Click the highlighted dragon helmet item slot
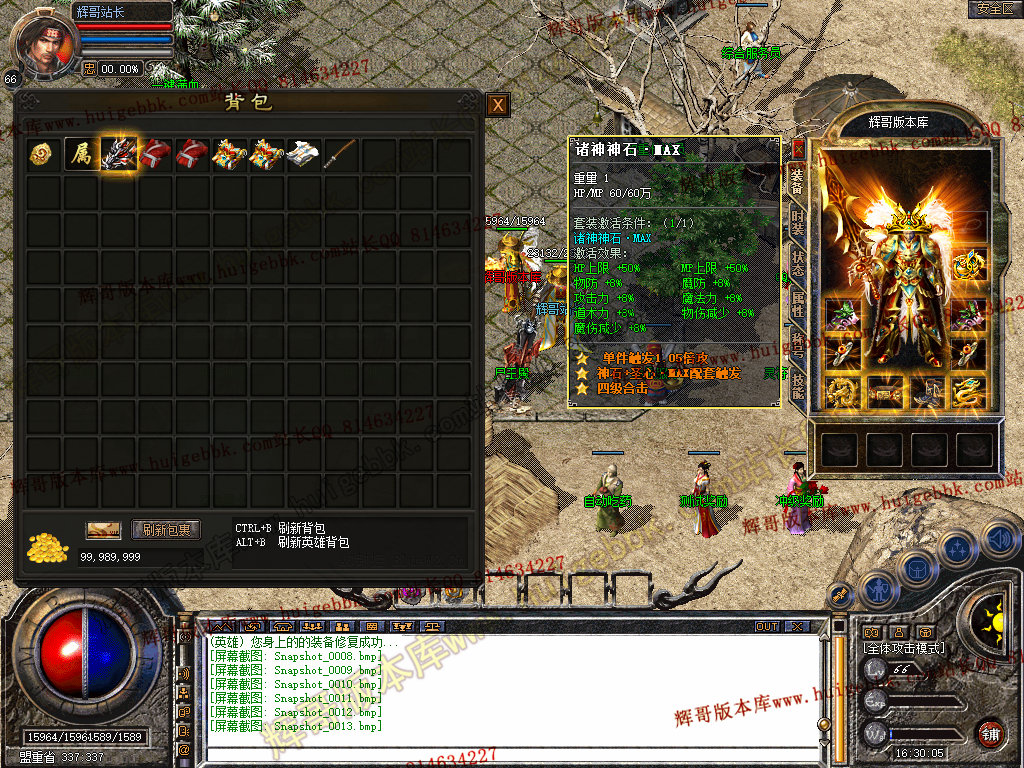Image resolution: width=1024 pixels, height=768 pixels. click(118, 153)
